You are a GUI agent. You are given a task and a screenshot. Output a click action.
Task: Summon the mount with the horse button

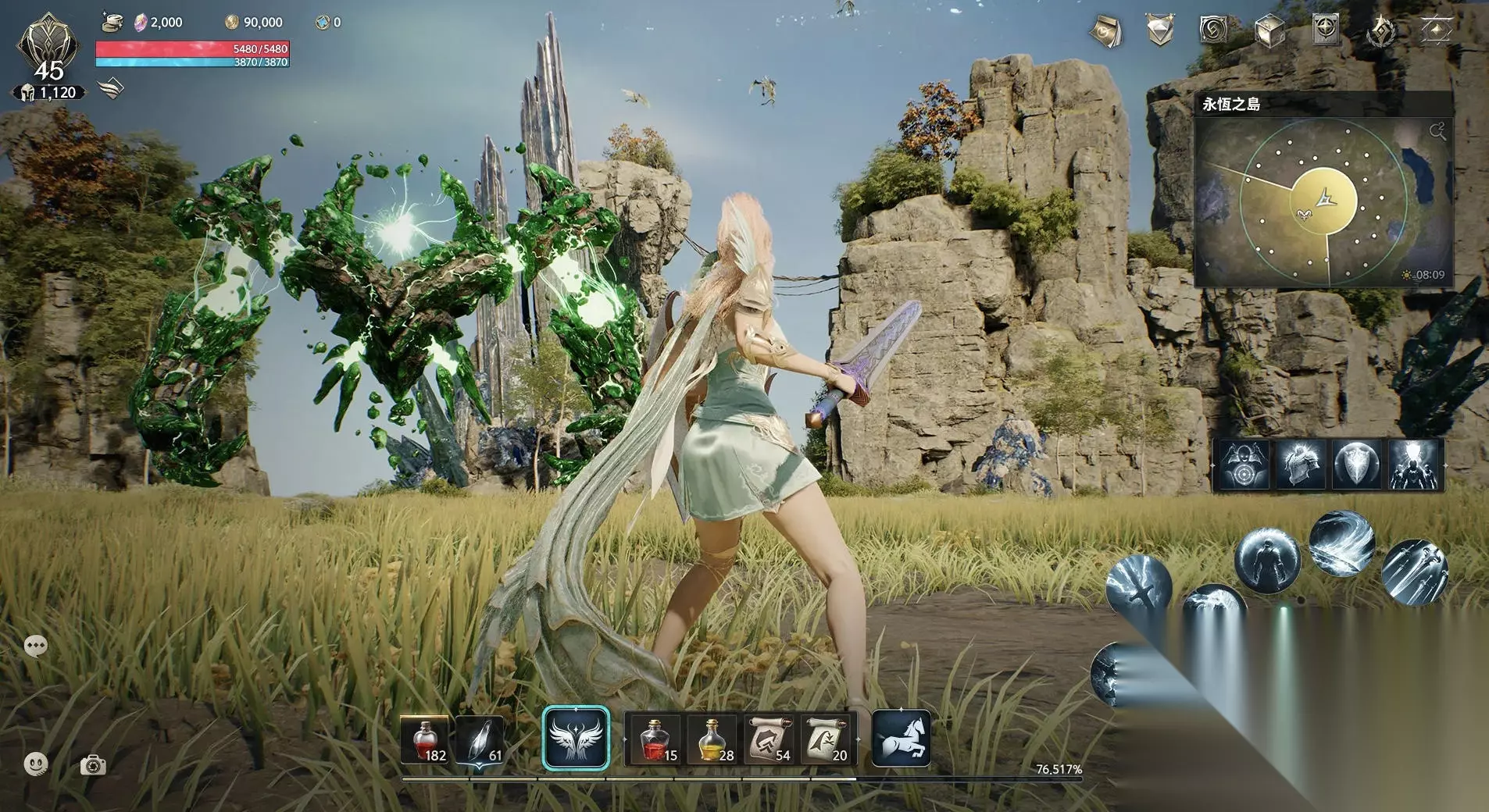tap(901, 739)
